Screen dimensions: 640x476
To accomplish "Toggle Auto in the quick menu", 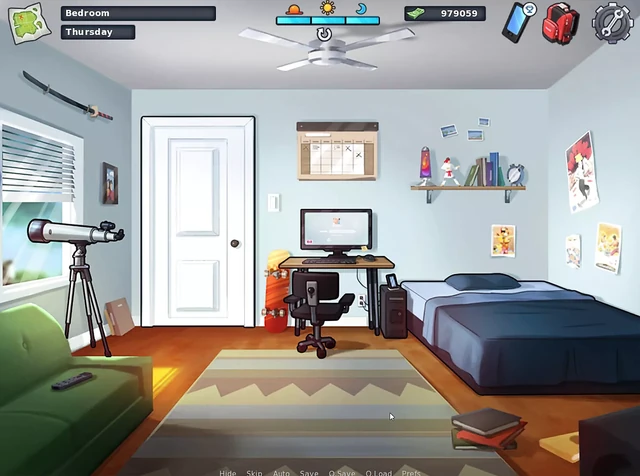I will 281,472.
